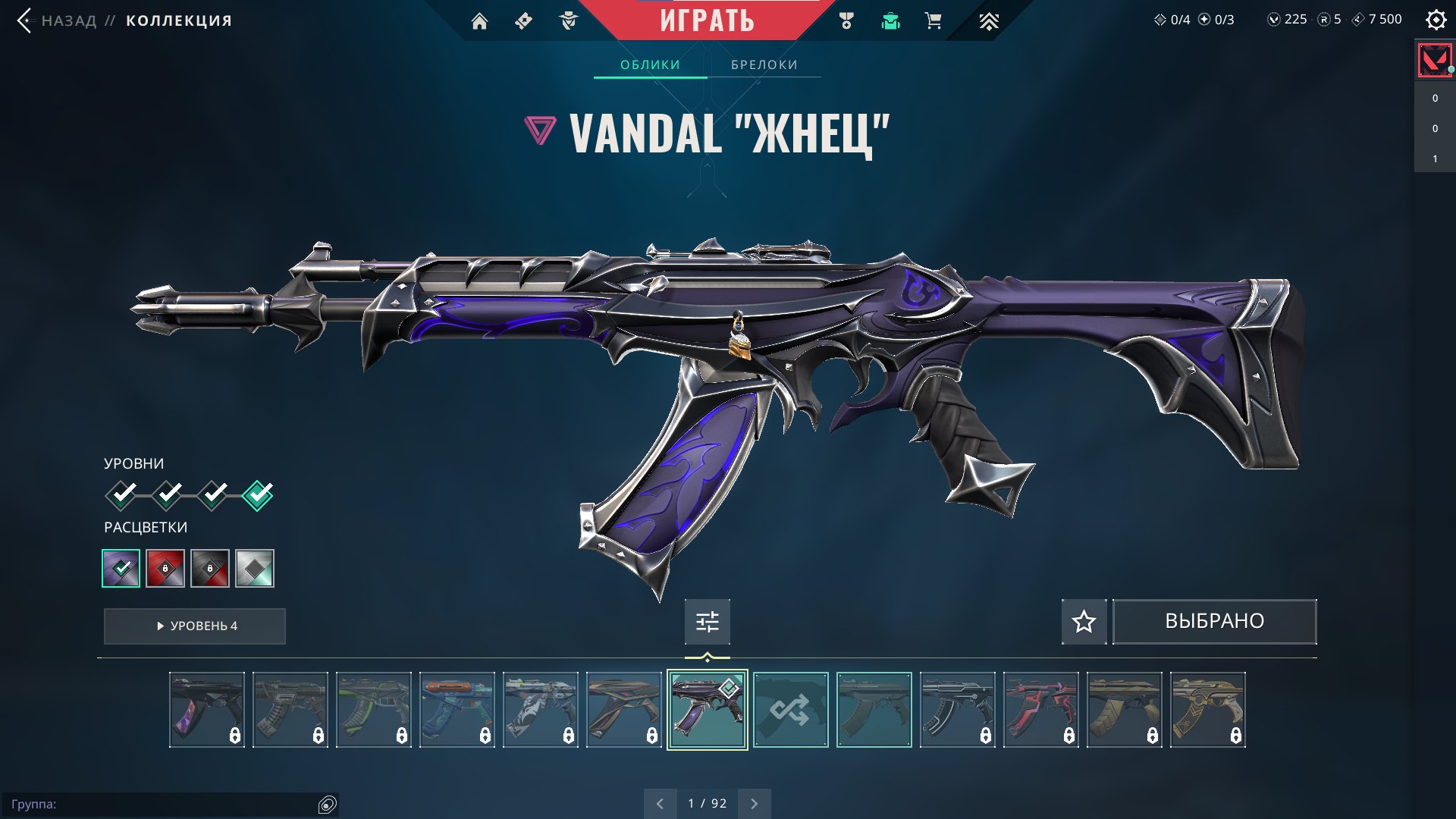Switch to the БРЕЛОКИ tab
This screenshot has height=819, width=1456.
click(763, 64)
